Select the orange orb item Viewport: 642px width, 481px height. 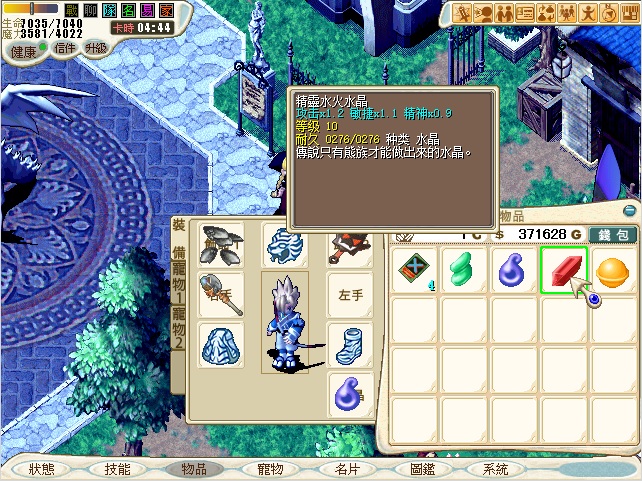tap(612, 270)
